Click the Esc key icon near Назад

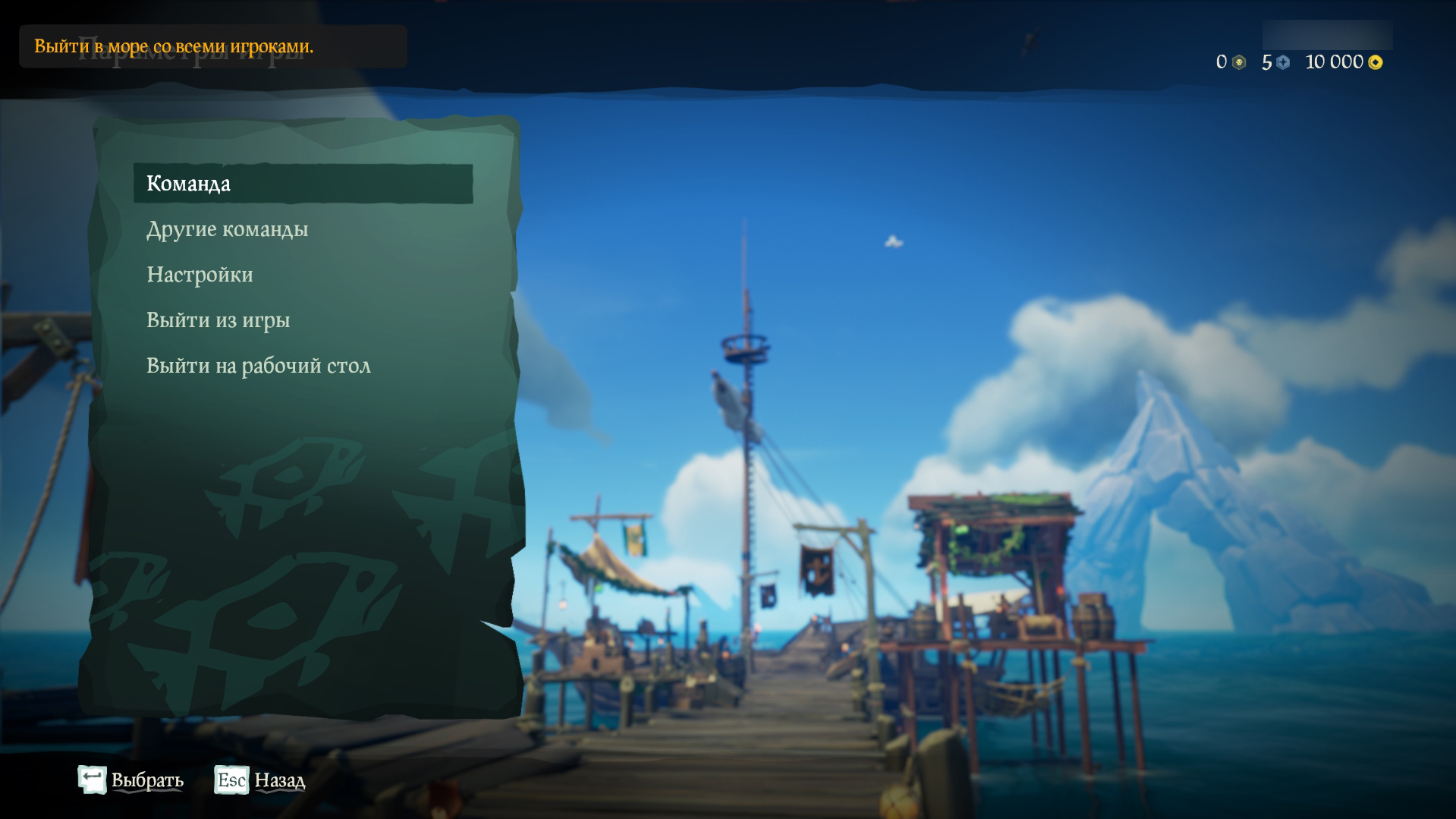230,780
